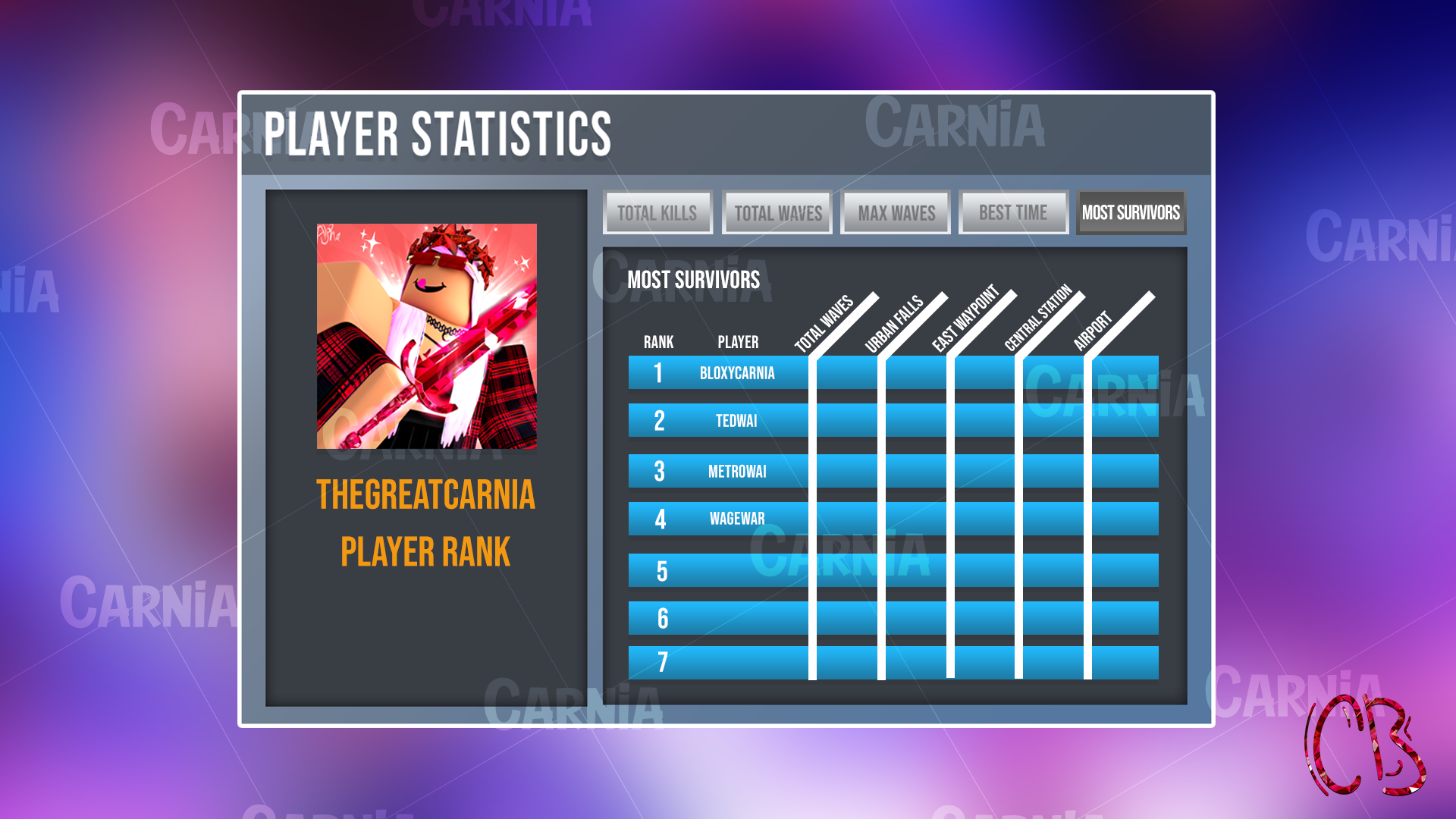Screen dimensions: 1456x819
Task: Switch to the Total Kills tab
Action: 657,213
